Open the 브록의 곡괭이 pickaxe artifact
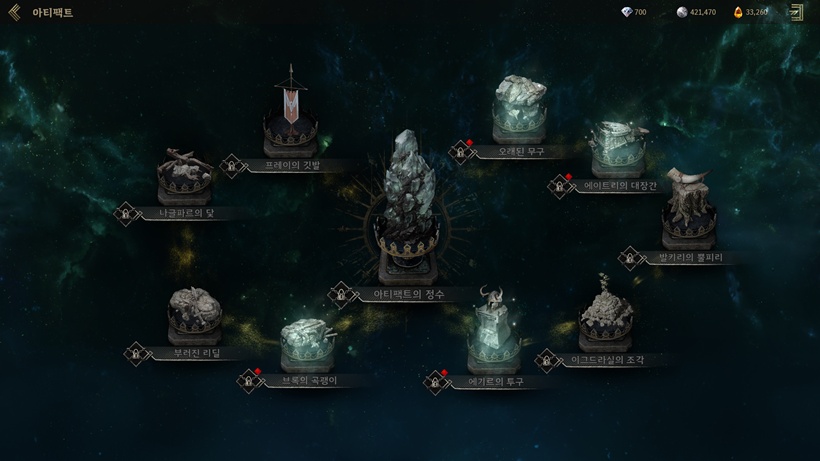820x461 pixels. point(308,345)
